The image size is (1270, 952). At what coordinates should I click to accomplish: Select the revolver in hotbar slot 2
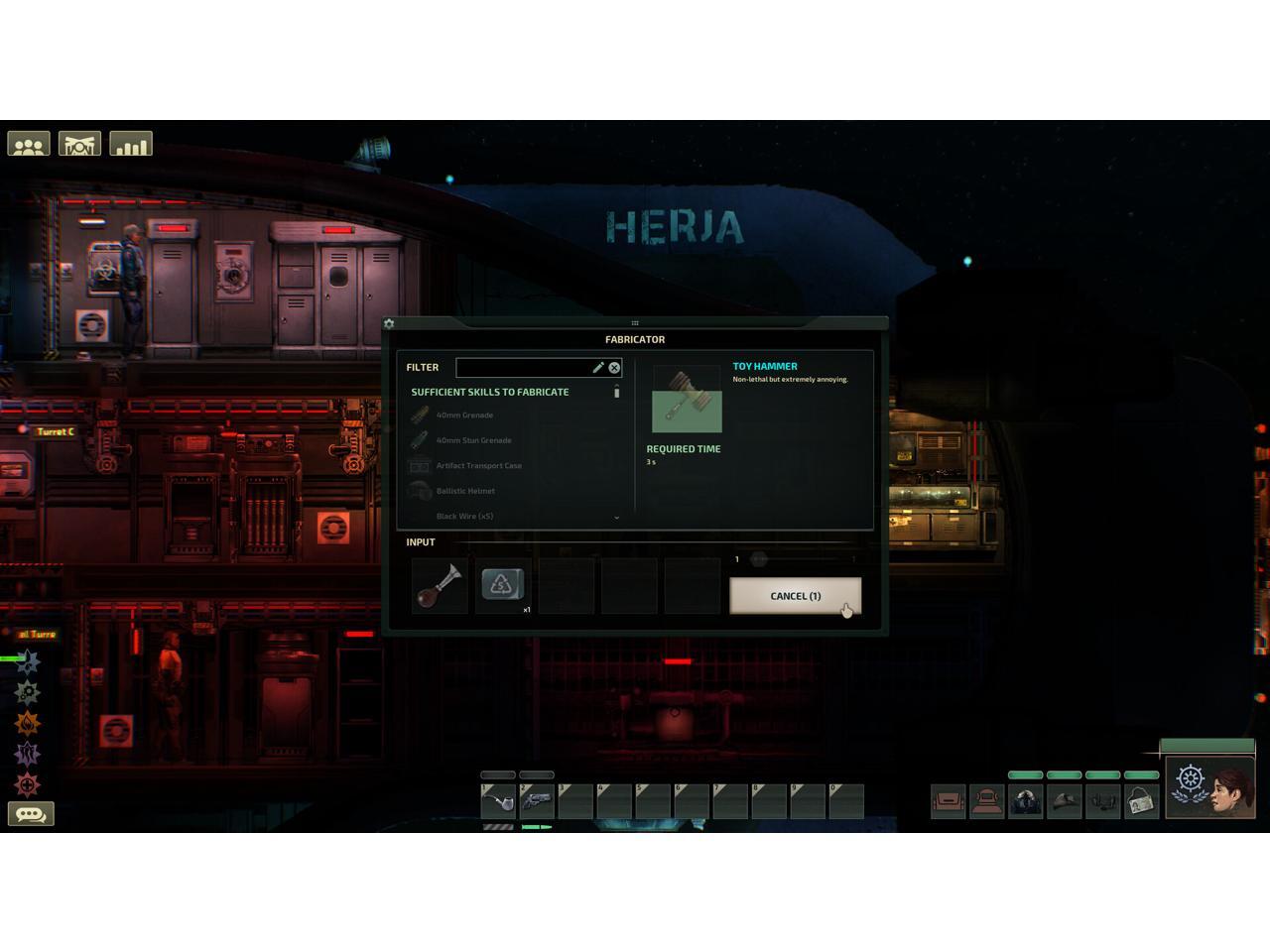pos(537,801)
